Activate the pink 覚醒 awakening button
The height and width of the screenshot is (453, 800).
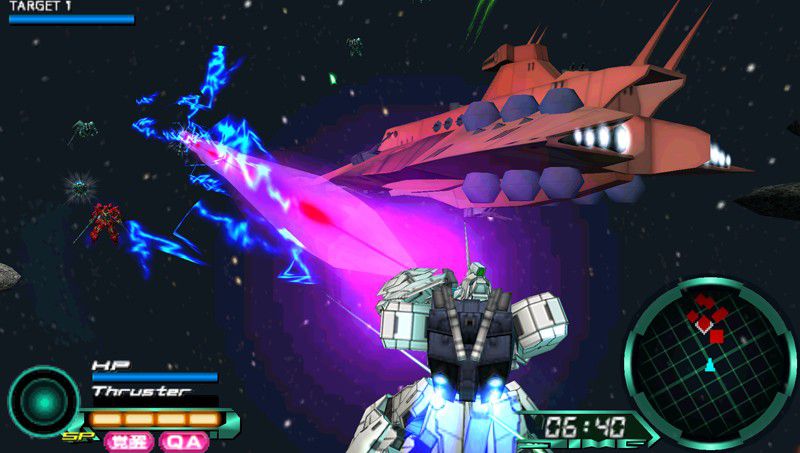coord(128,440)
